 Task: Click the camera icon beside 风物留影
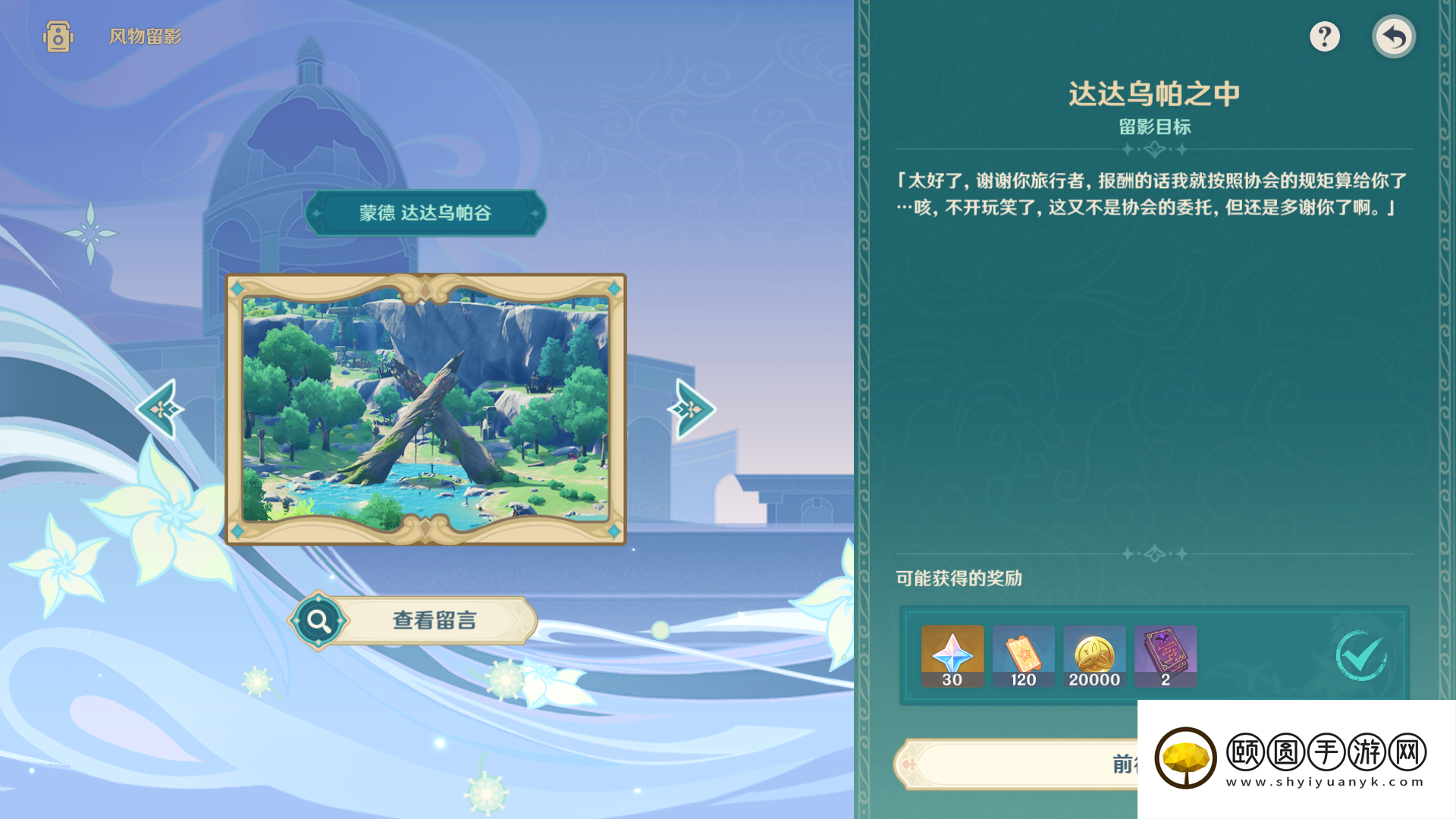[x=58, y=36]
